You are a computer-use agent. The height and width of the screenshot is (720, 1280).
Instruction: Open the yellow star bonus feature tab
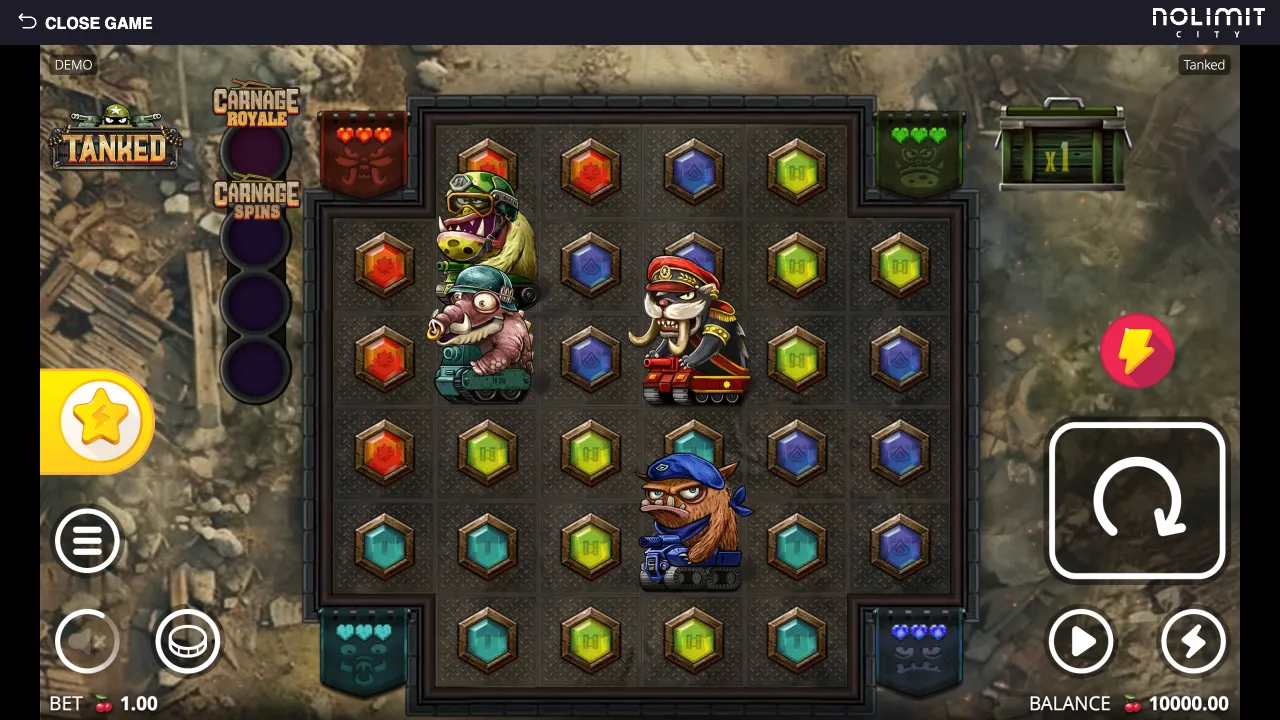[x=100, y=421]
